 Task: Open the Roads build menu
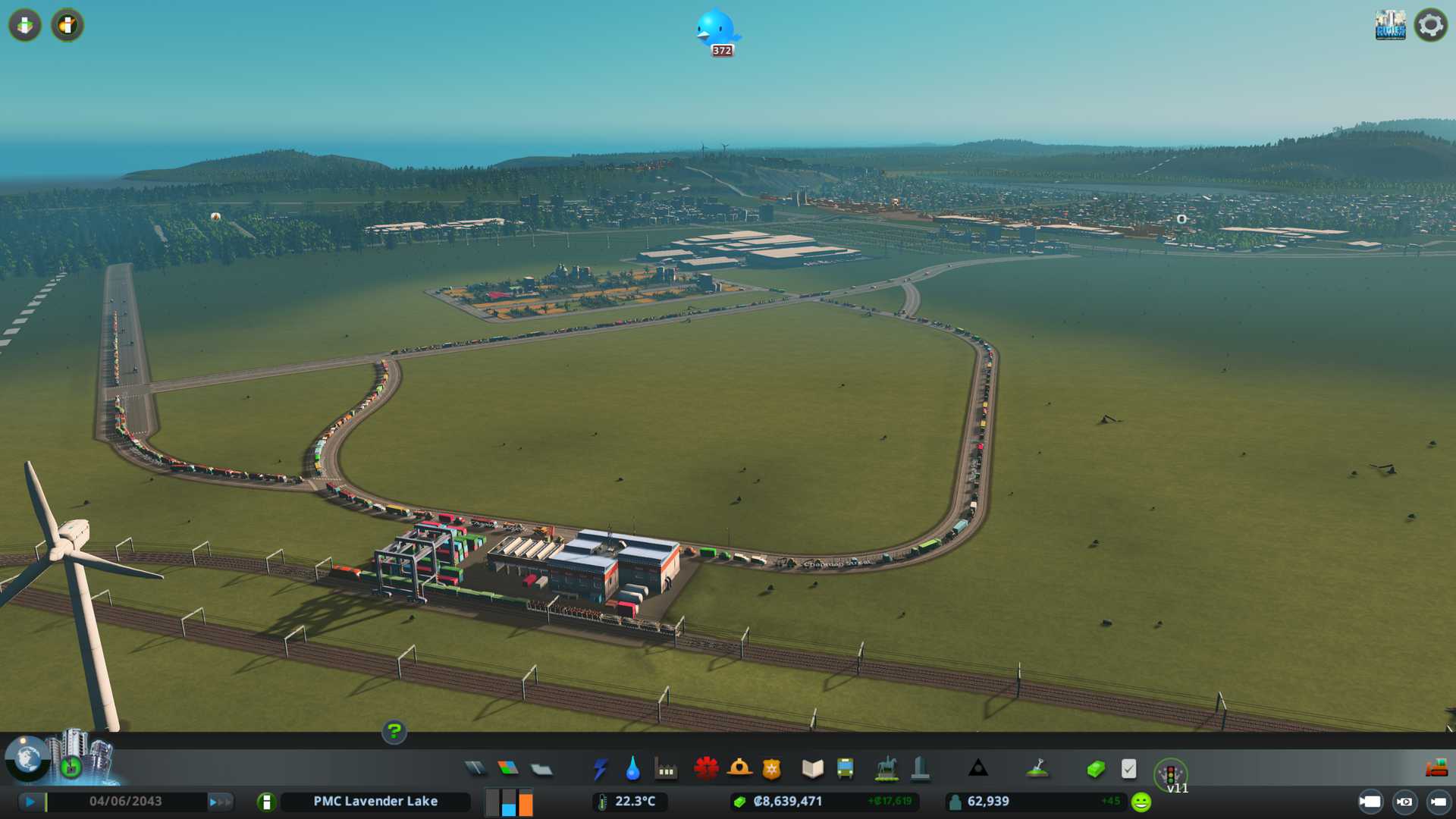[x=475, y=769]
